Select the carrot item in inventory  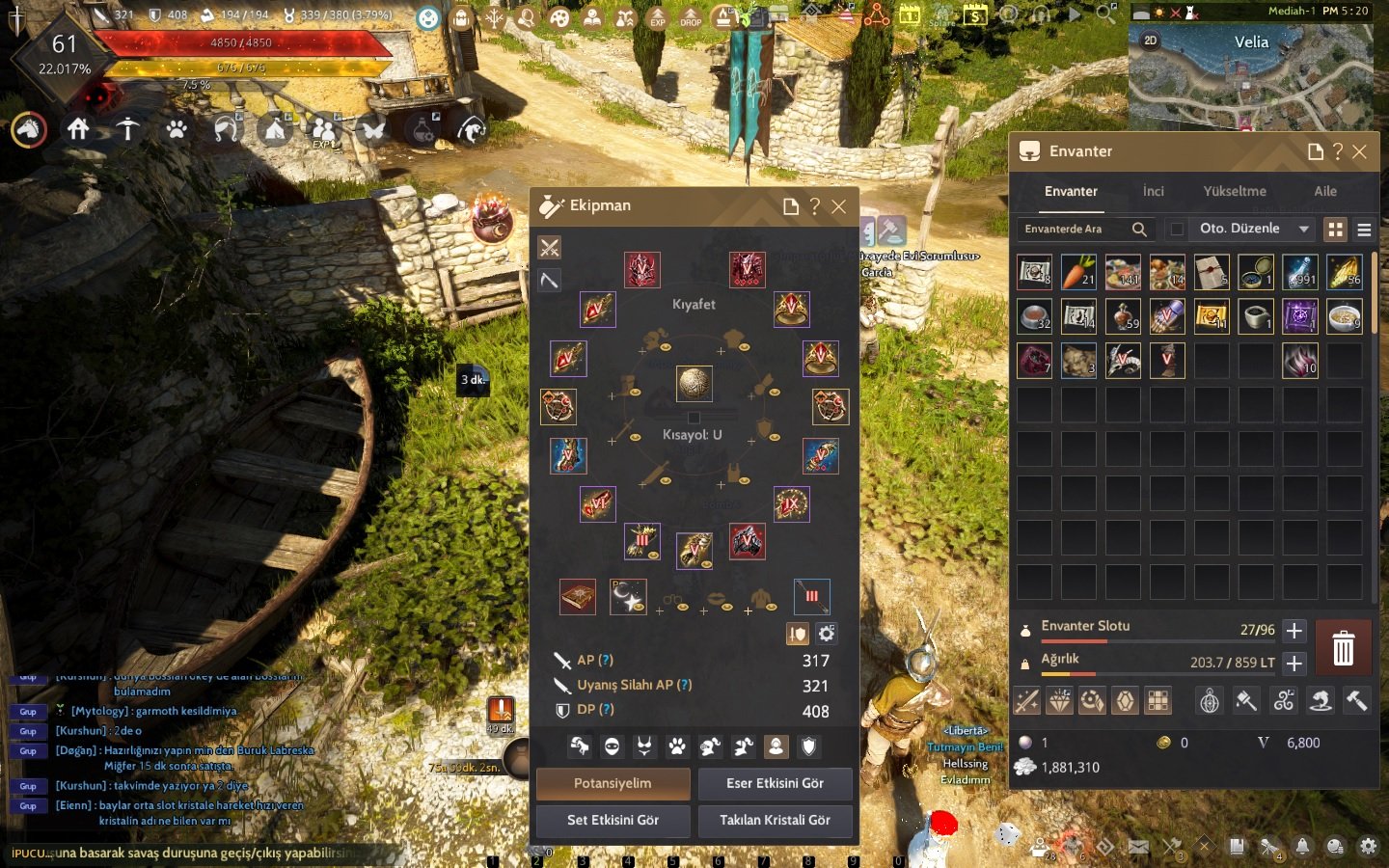click(x=1078, y=273)
